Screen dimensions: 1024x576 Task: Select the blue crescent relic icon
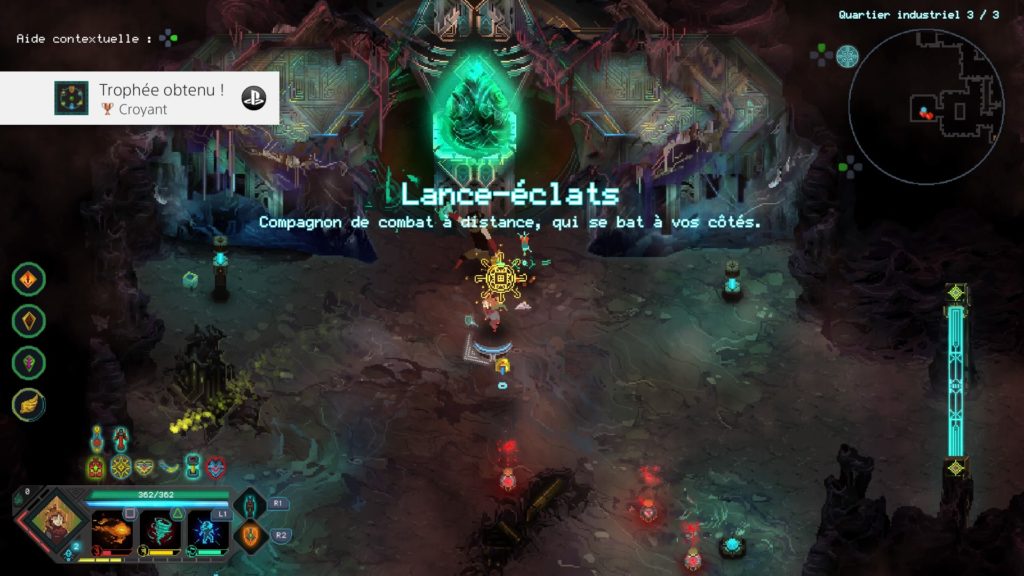point(170,467)
